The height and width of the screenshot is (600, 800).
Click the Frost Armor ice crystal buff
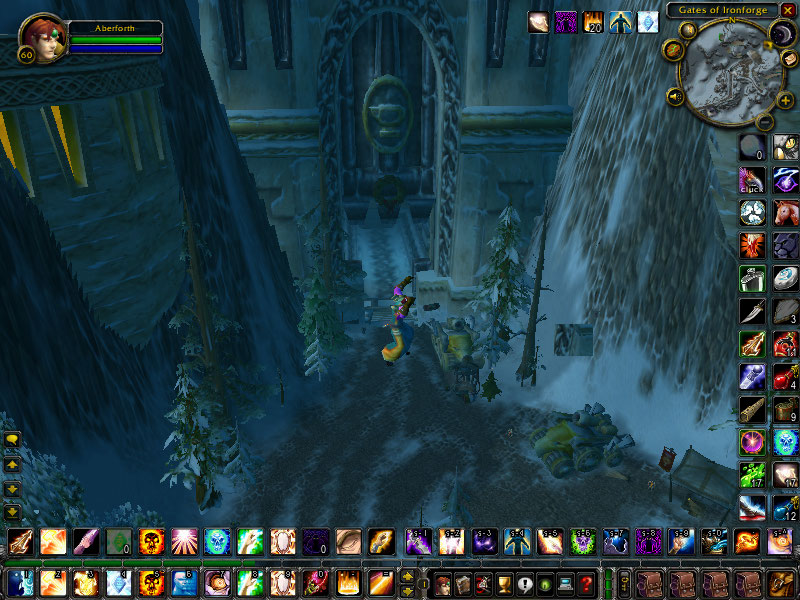[648, 22]
